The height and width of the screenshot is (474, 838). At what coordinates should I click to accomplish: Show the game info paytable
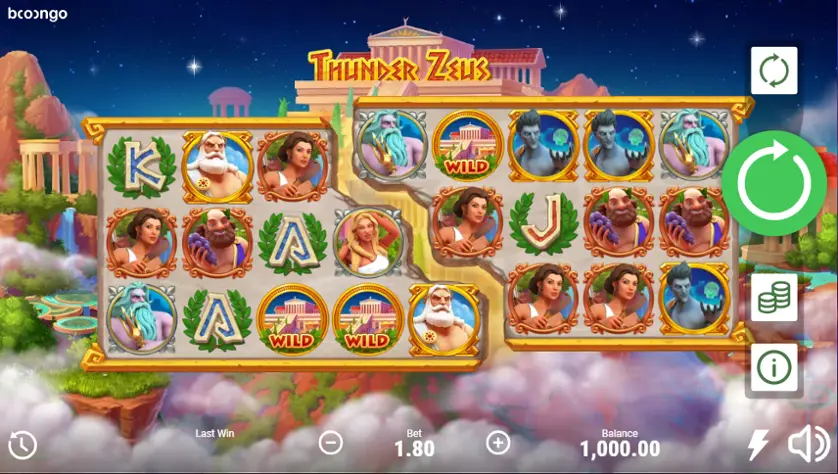pyautogui.click(x=774, y=367)
